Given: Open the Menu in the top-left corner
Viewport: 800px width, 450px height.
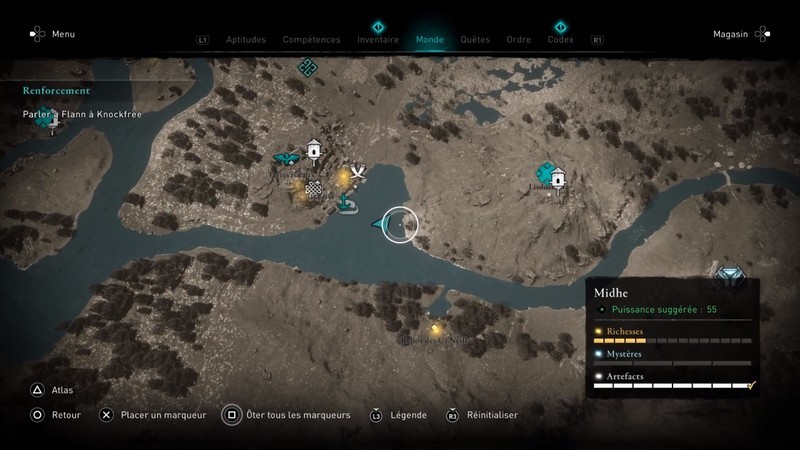Looking at the screenshot, I should [x=63, y=34].
